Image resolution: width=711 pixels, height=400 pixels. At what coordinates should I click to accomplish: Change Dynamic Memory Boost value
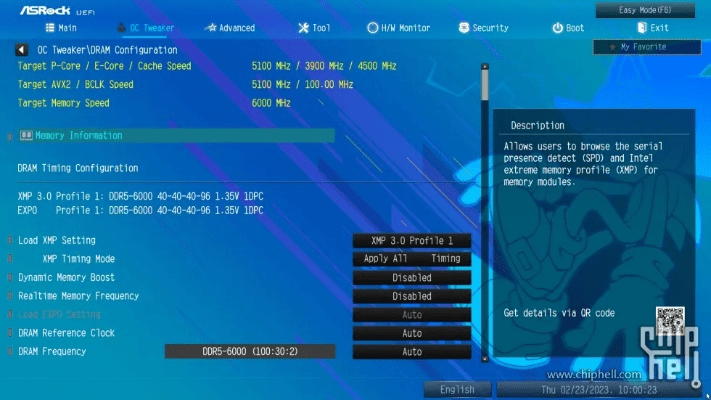pyautogui.click(x=411, y=277)
